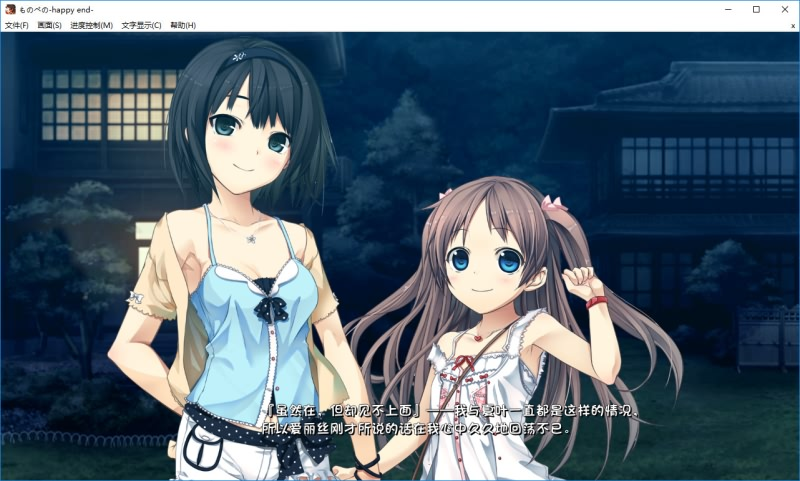Open the 文件(F) file menu
Image resolution: width=800 pixels, height=481 pixels.
click(17, 25)
